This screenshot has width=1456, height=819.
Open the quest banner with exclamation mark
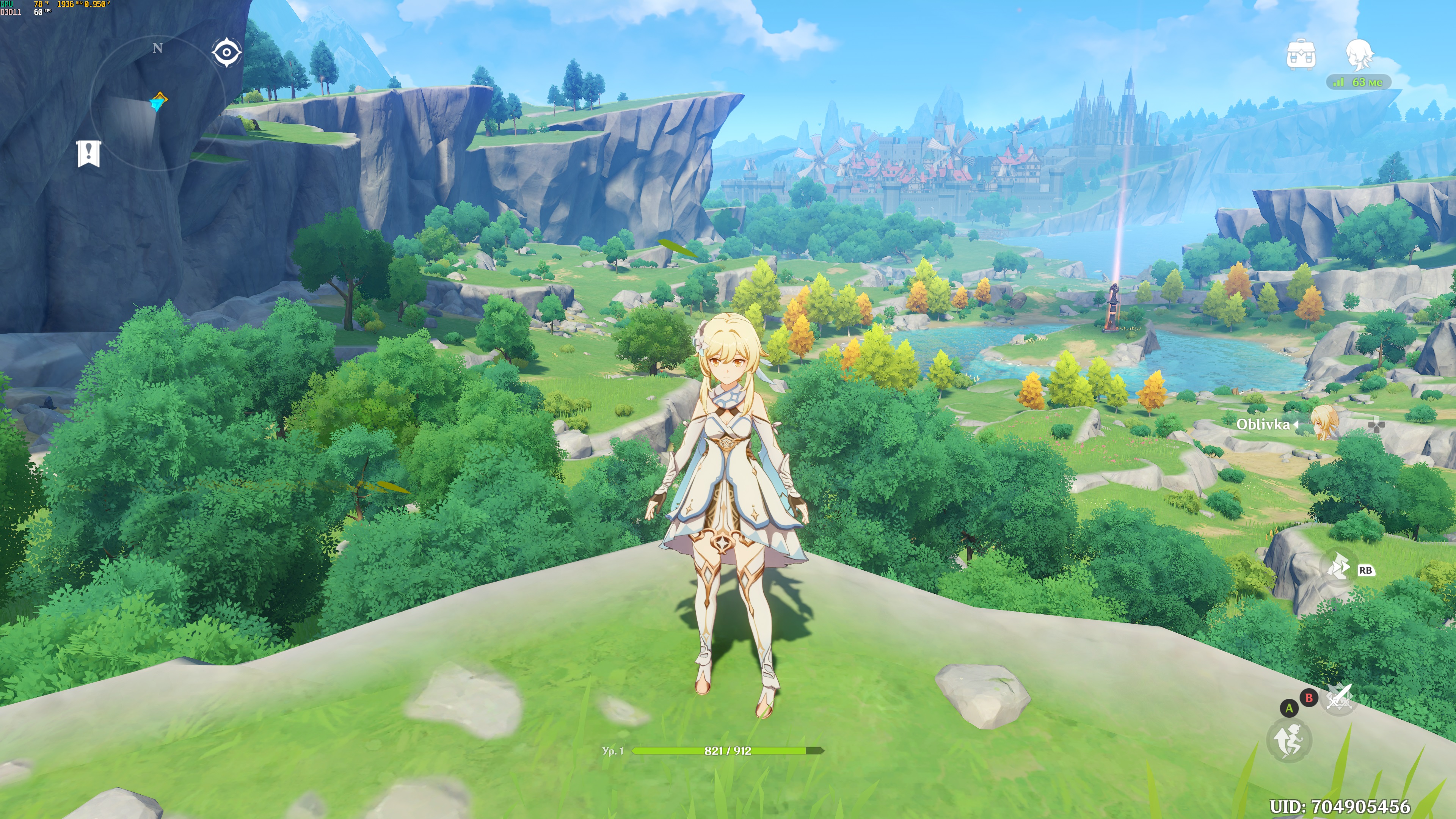click(89, 153)
